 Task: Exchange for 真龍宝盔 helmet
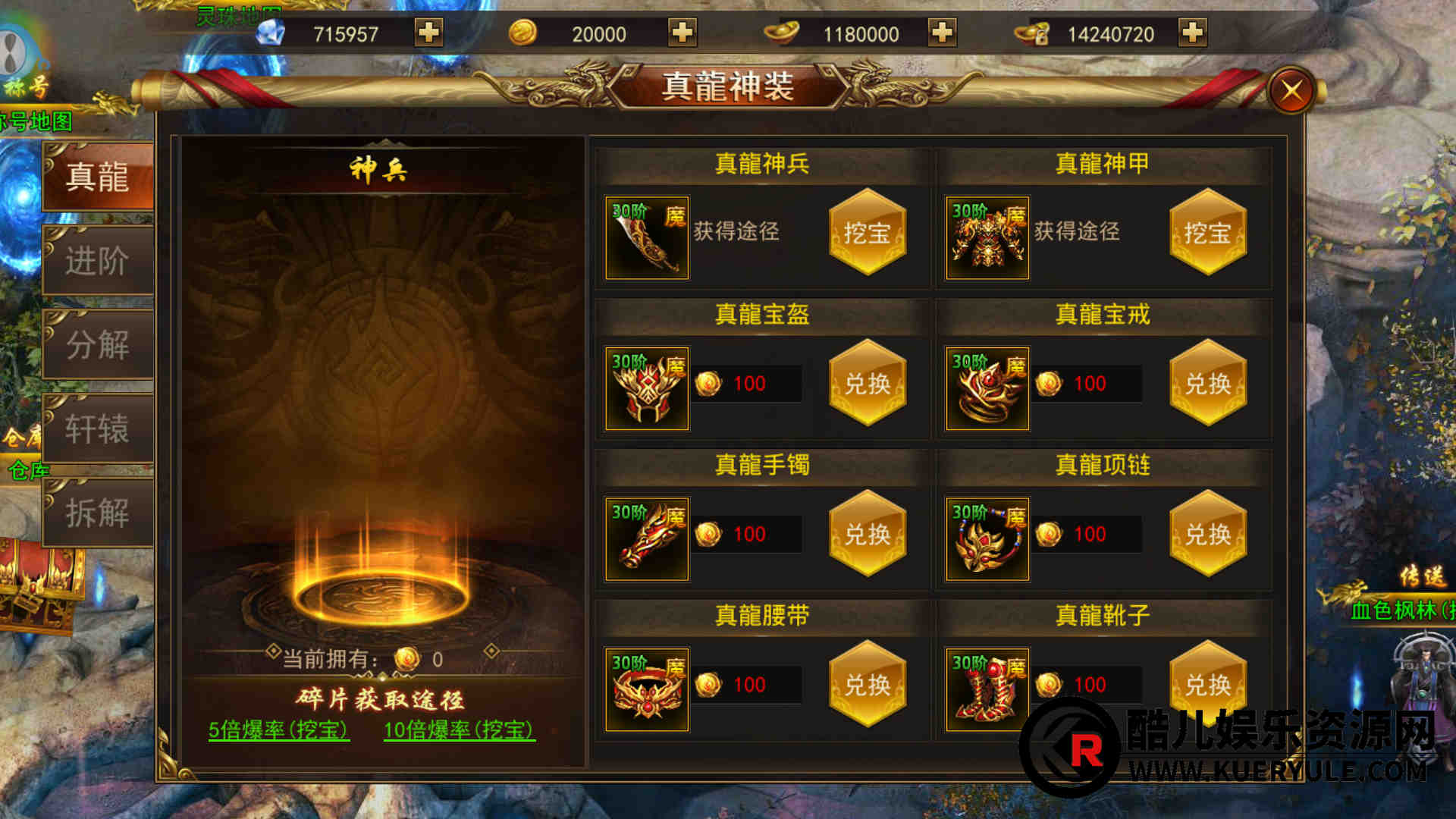868,384
